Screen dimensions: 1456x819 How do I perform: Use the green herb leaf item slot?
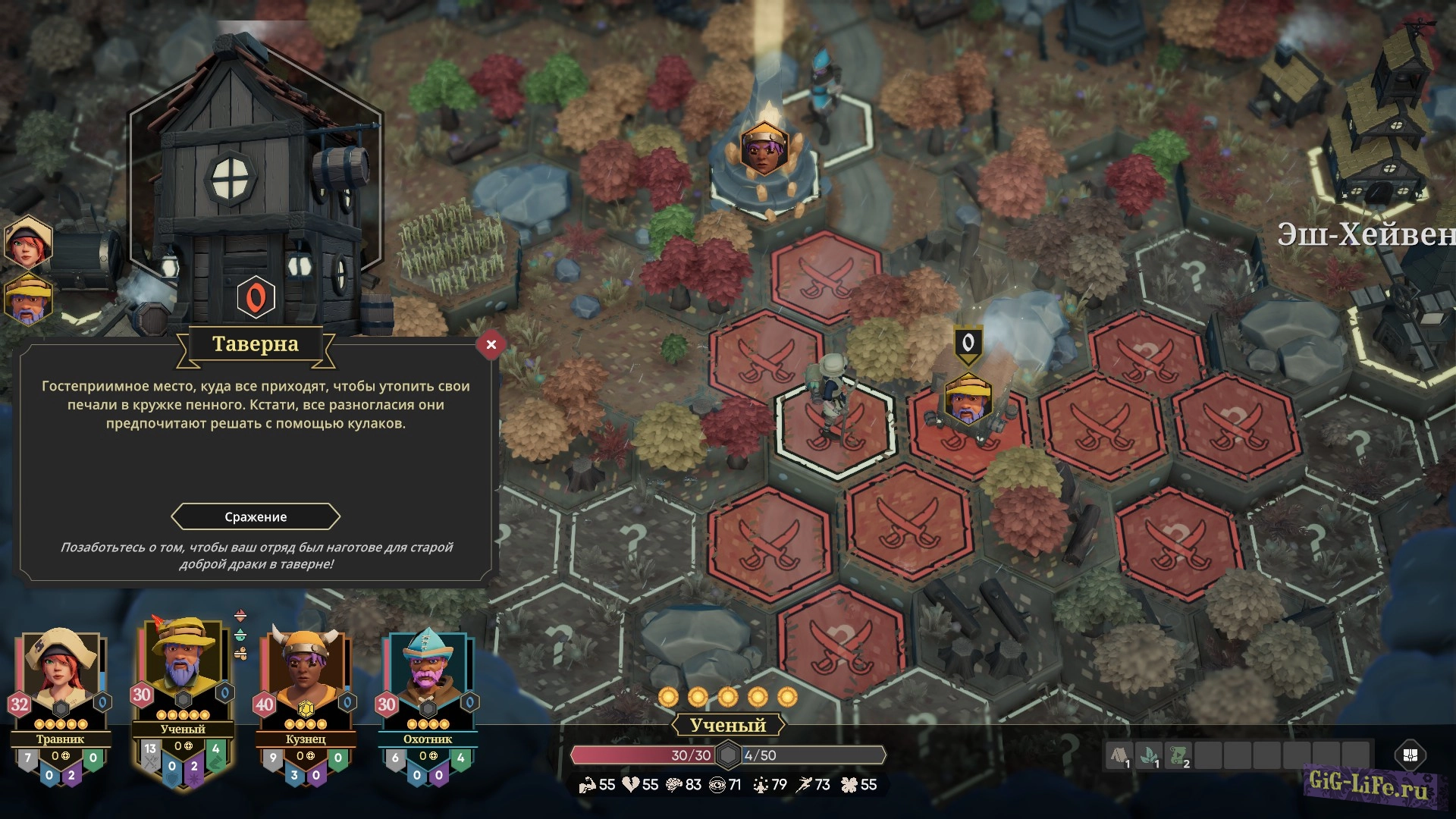click(x=1150, y=755)
